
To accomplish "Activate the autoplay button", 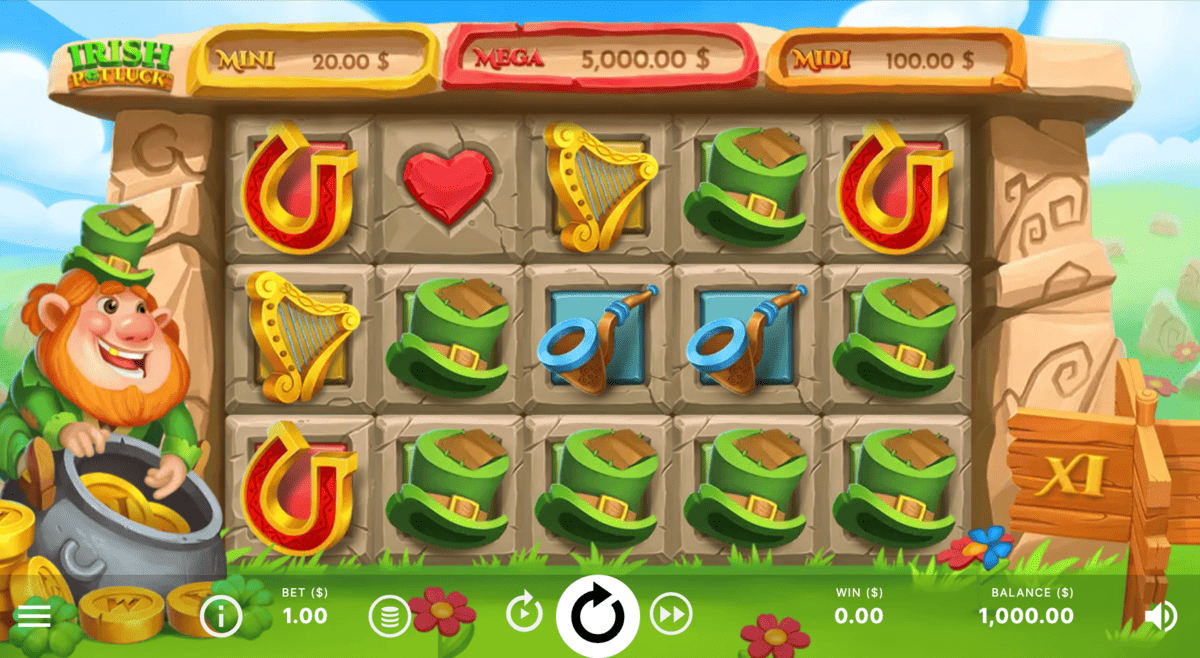I will 524,613.
